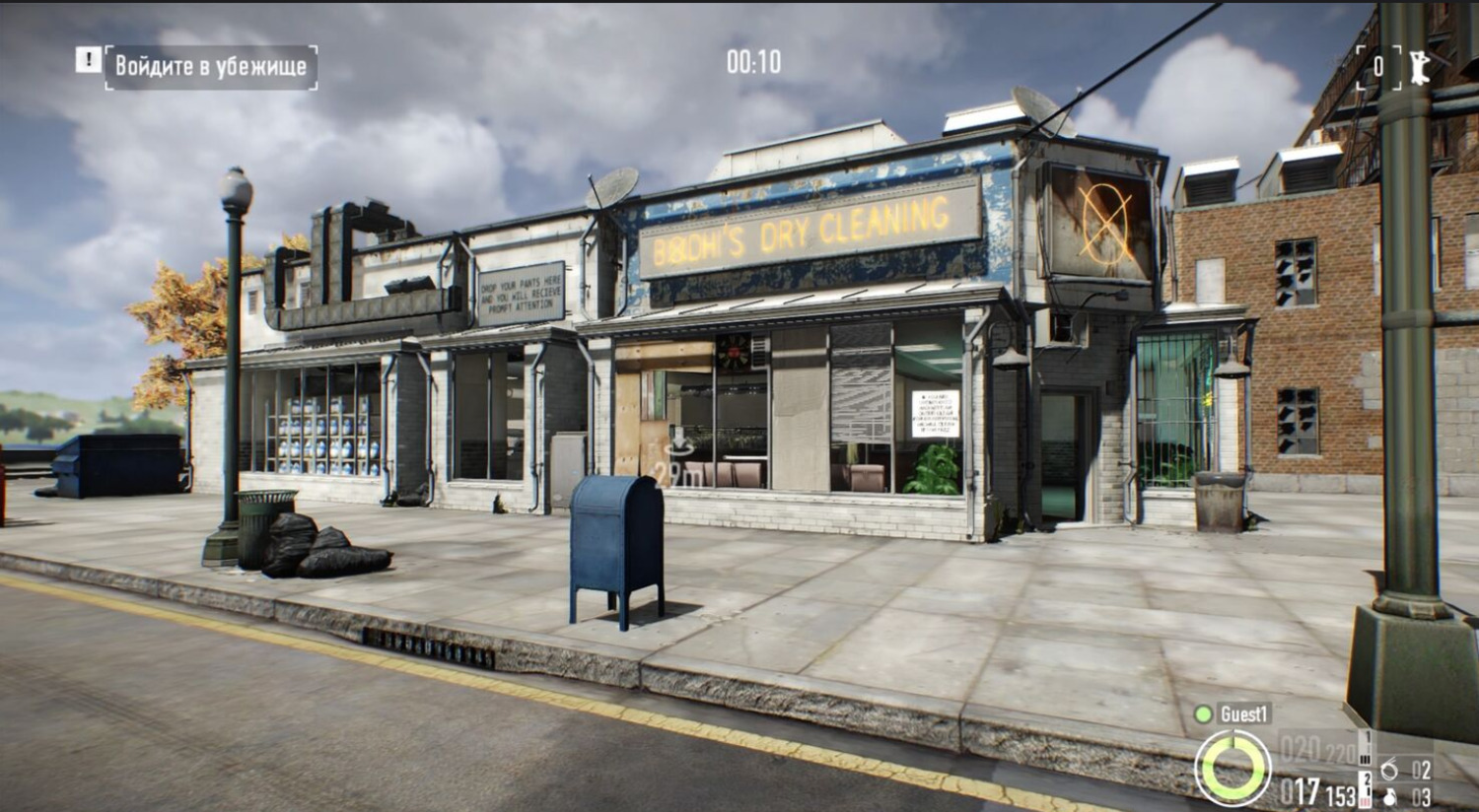Click the green status dot beside Guest1
1479x812 pixels.
pos(1203,714)
